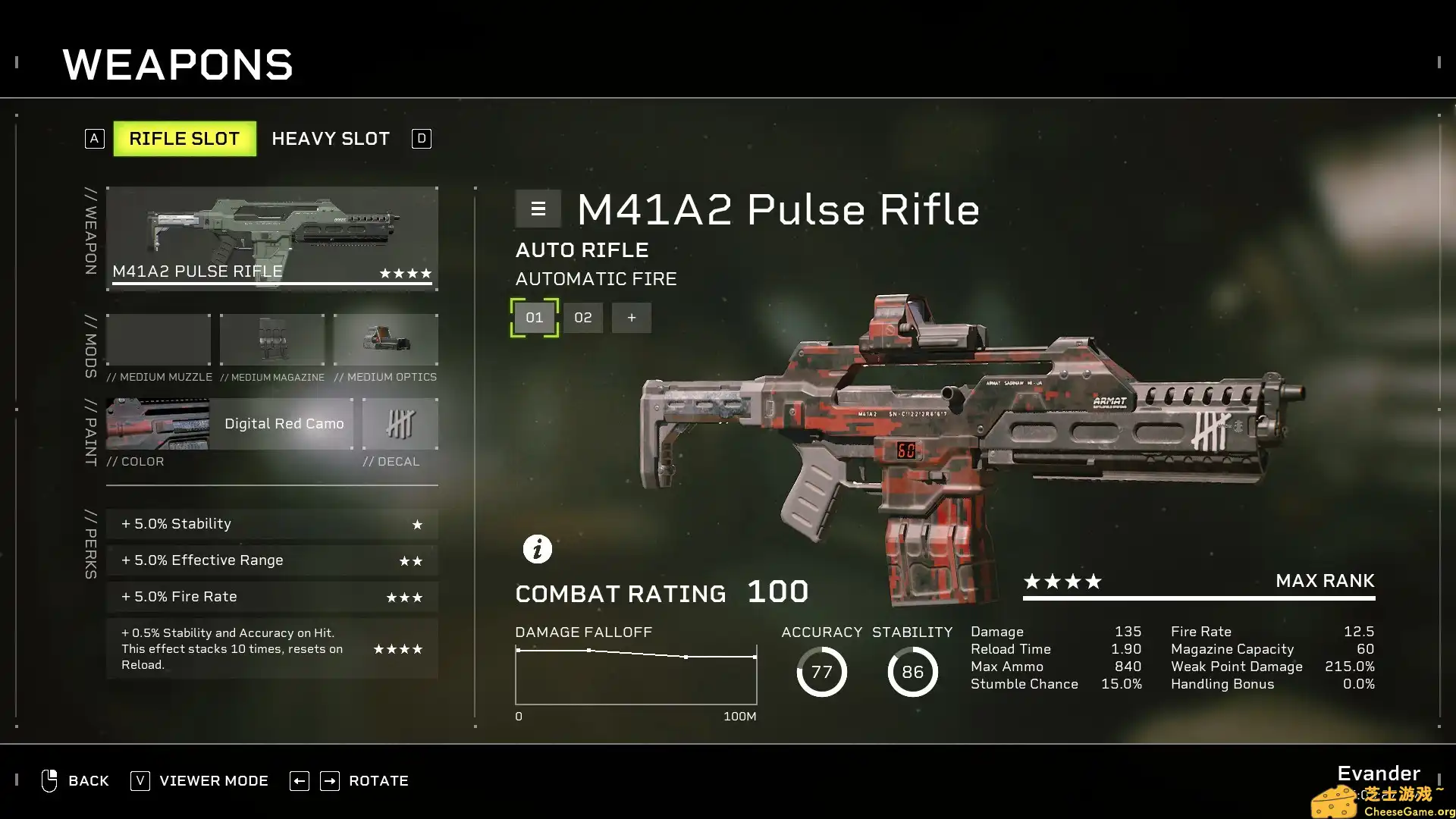Select loadout preset 01
Screen dimensions: 1456x819
click(x=534, y=317)
